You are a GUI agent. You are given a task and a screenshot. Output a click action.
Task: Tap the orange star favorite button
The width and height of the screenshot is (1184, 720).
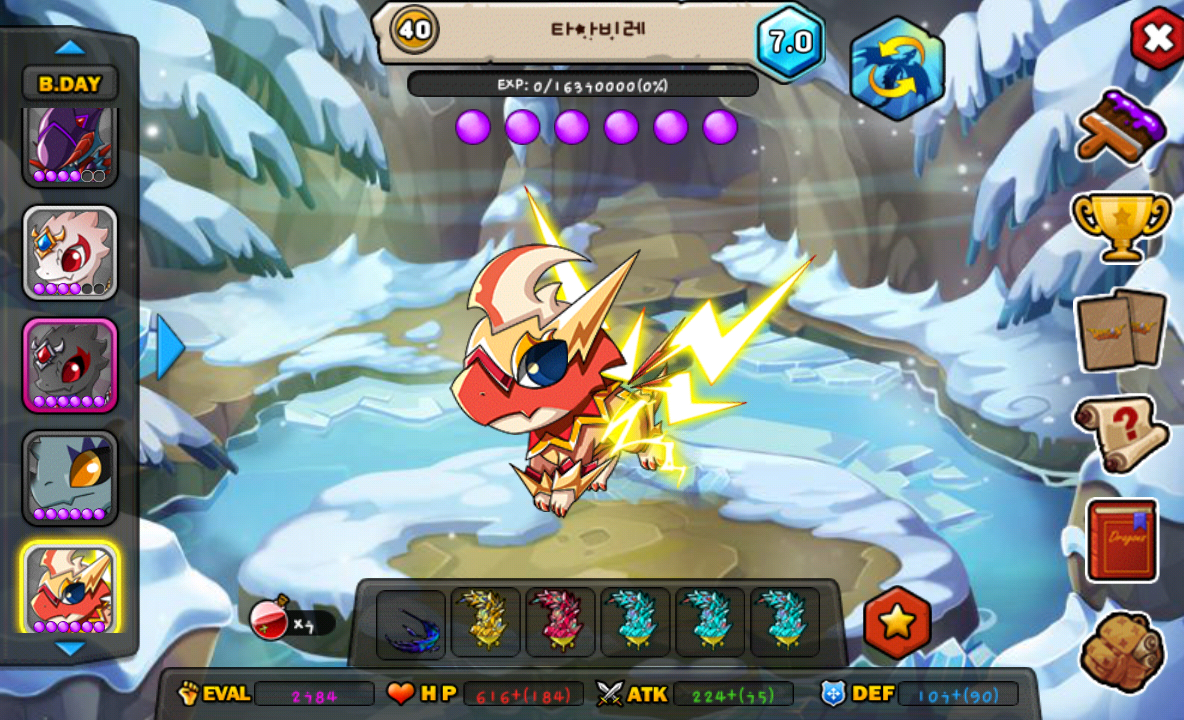pyautogui.click(x=897, y=622)
